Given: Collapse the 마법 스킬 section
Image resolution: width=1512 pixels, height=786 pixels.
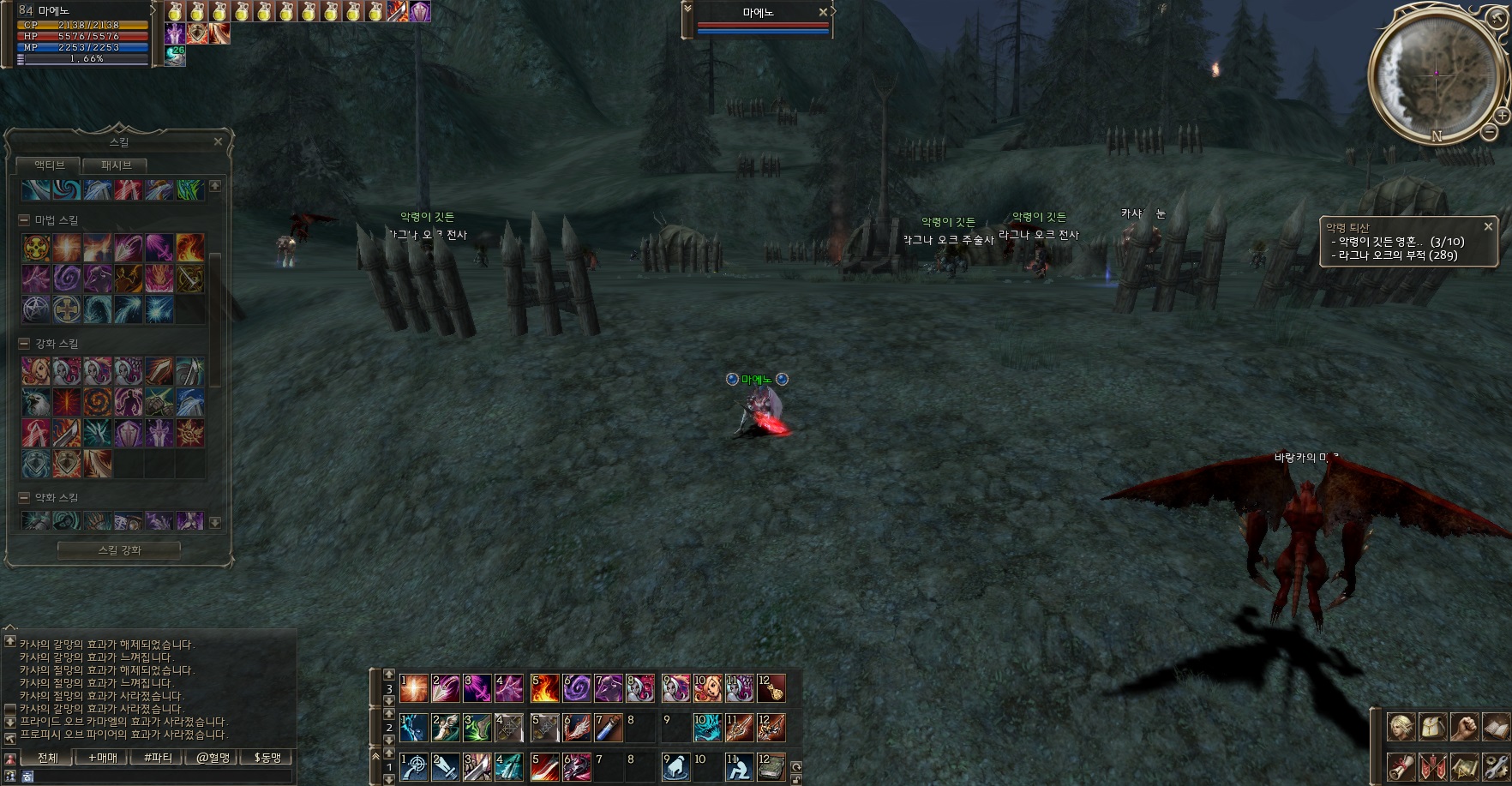Looking at the screenshot, I should pyautogui.click(x=24, y=220).
